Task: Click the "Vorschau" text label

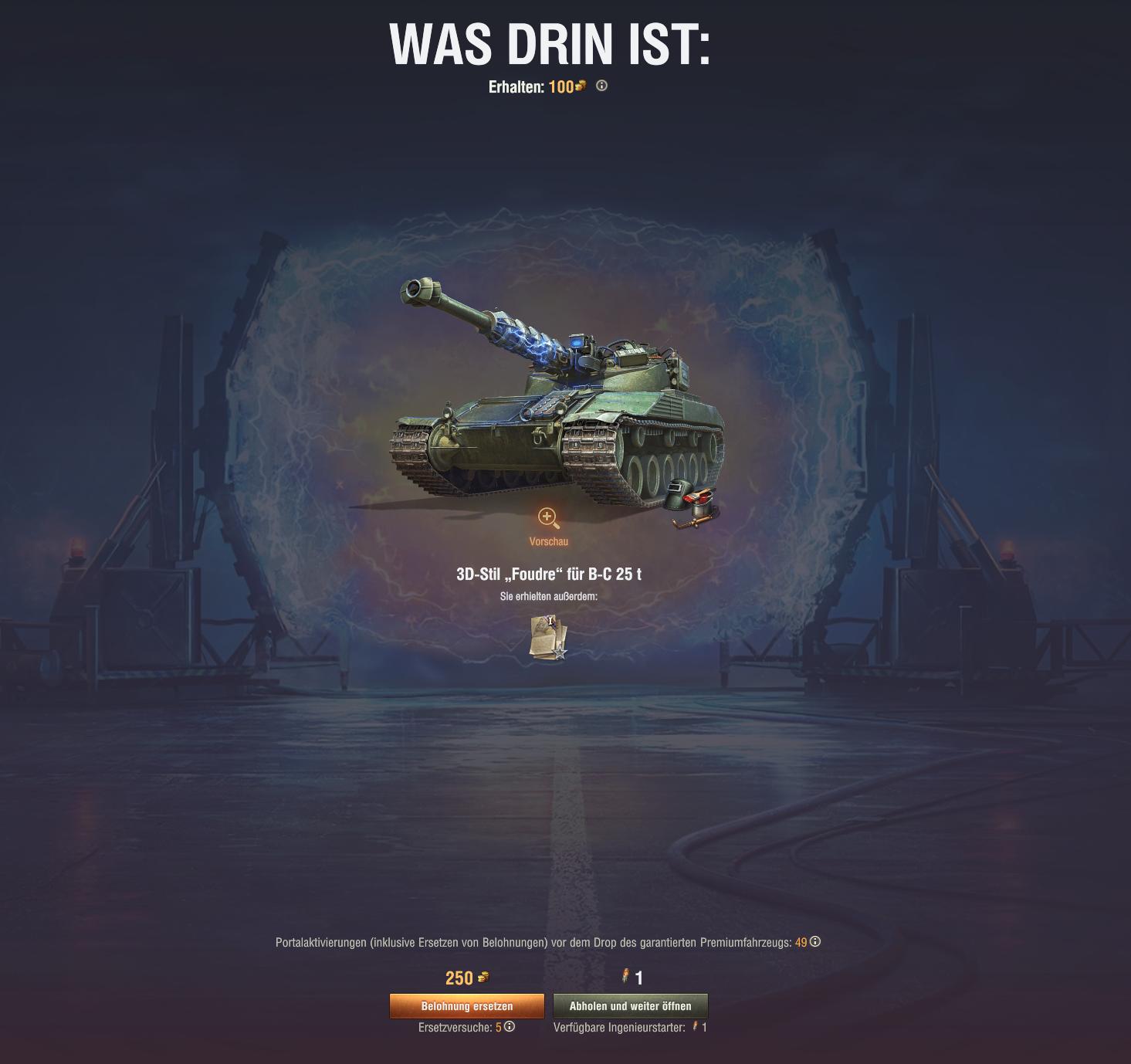Action: pyautogui.click(x=549, y=541)
